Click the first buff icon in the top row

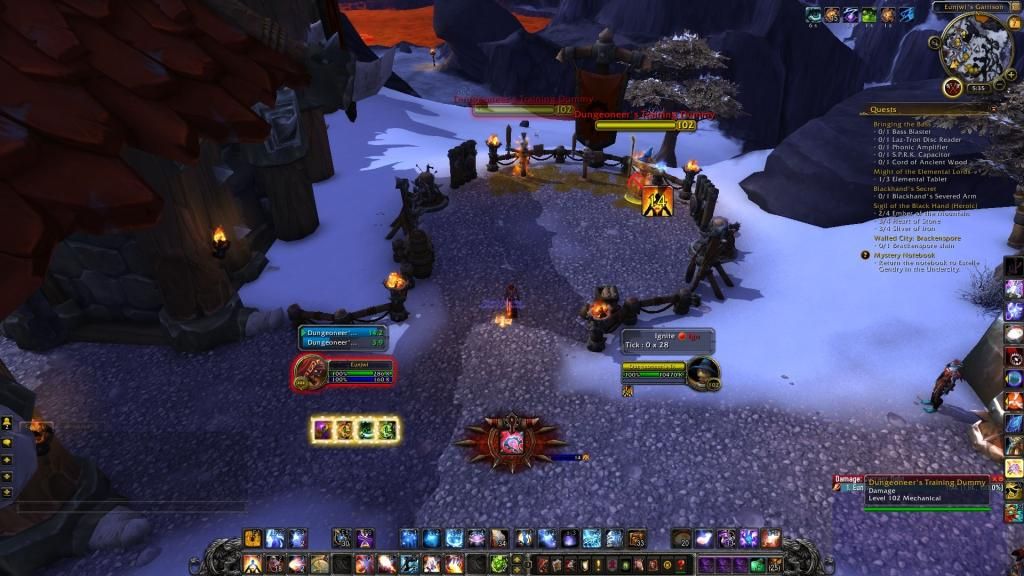[813, 14]
